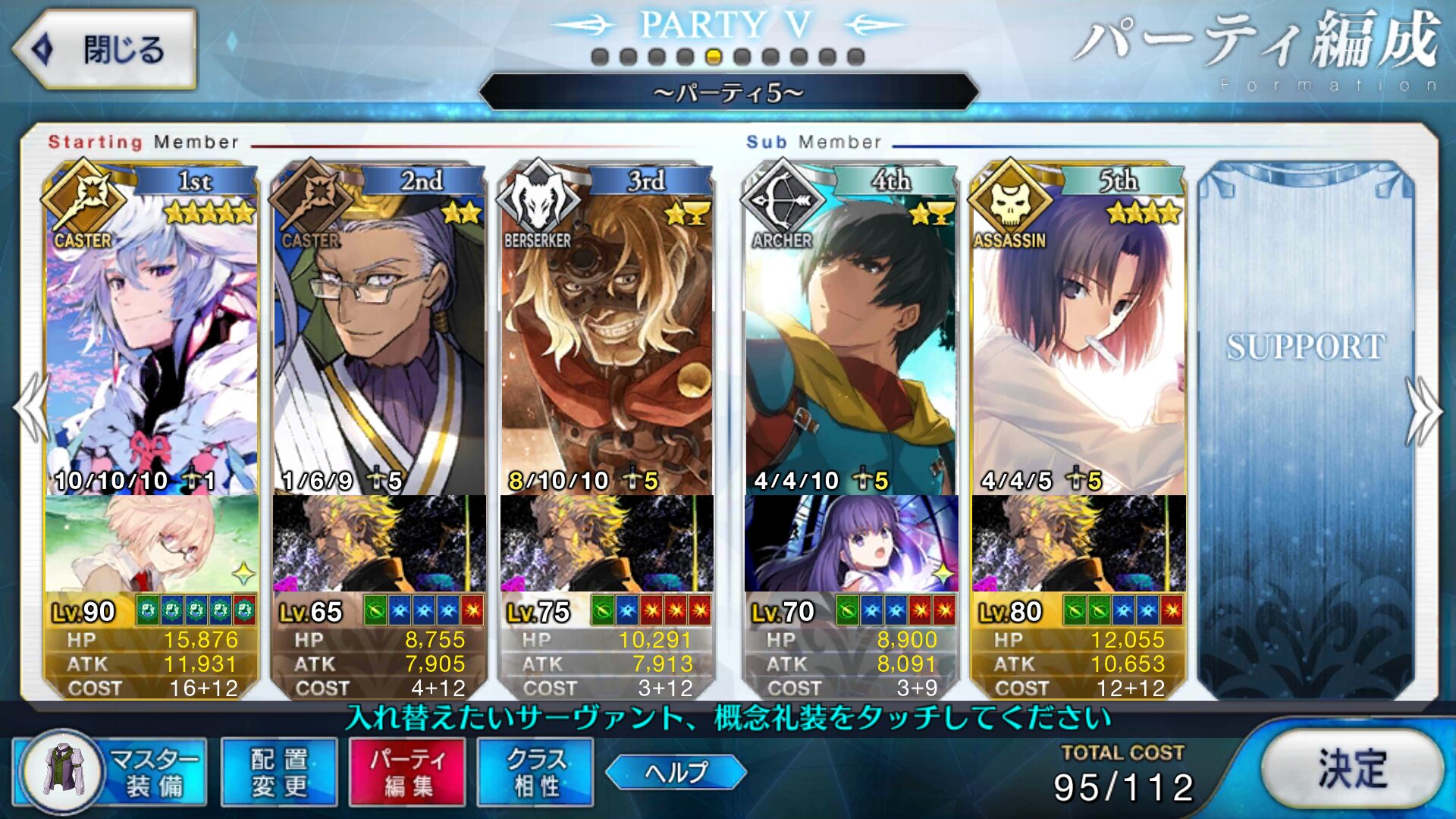Switch to the next party with right arrow

pos(1423,409)
